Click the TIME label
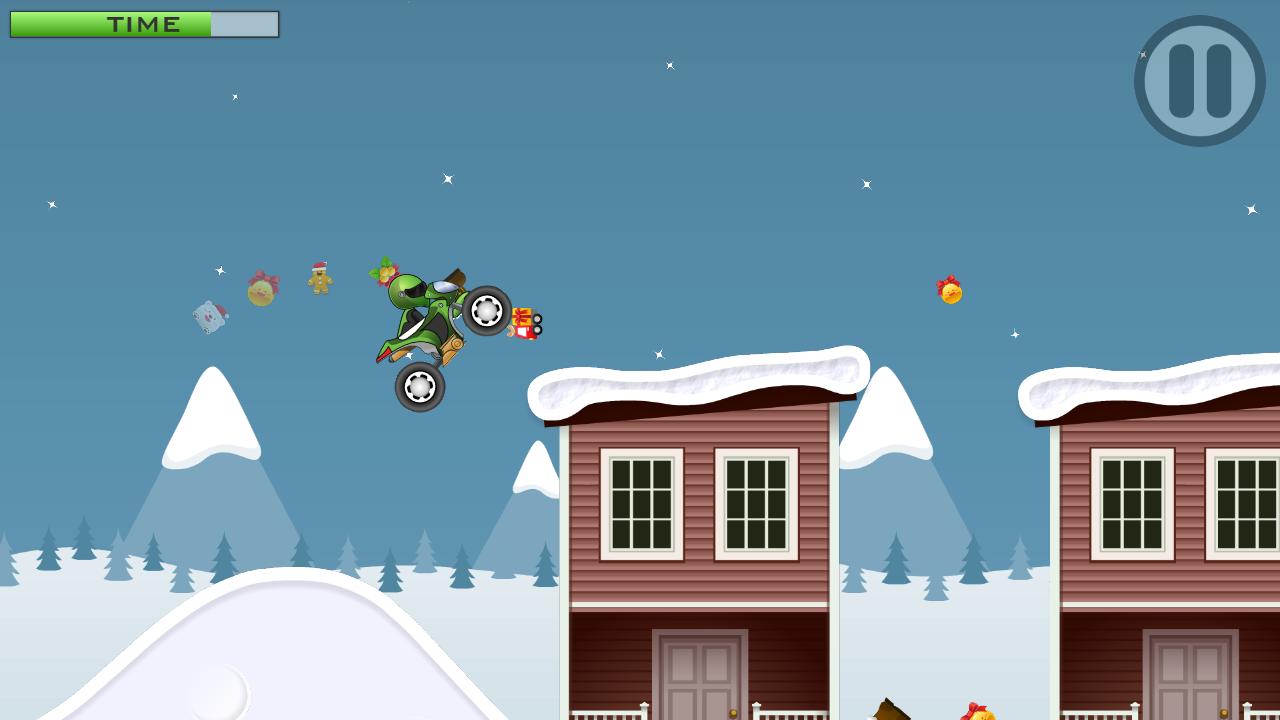The width and height of the screenshot is (1280, 720). coord(143,25)
